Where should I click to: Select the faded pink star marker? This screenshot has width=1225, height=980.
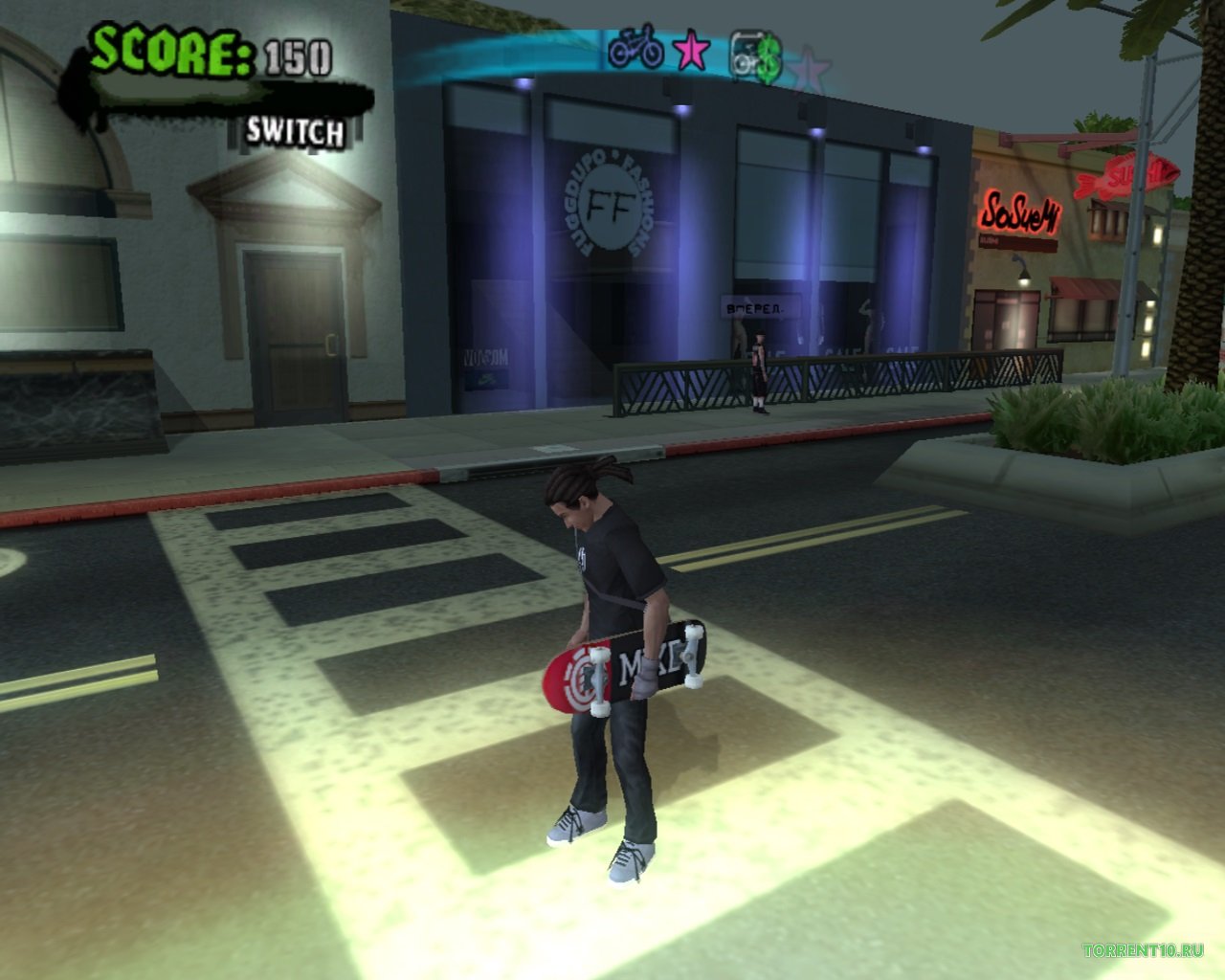812,65
